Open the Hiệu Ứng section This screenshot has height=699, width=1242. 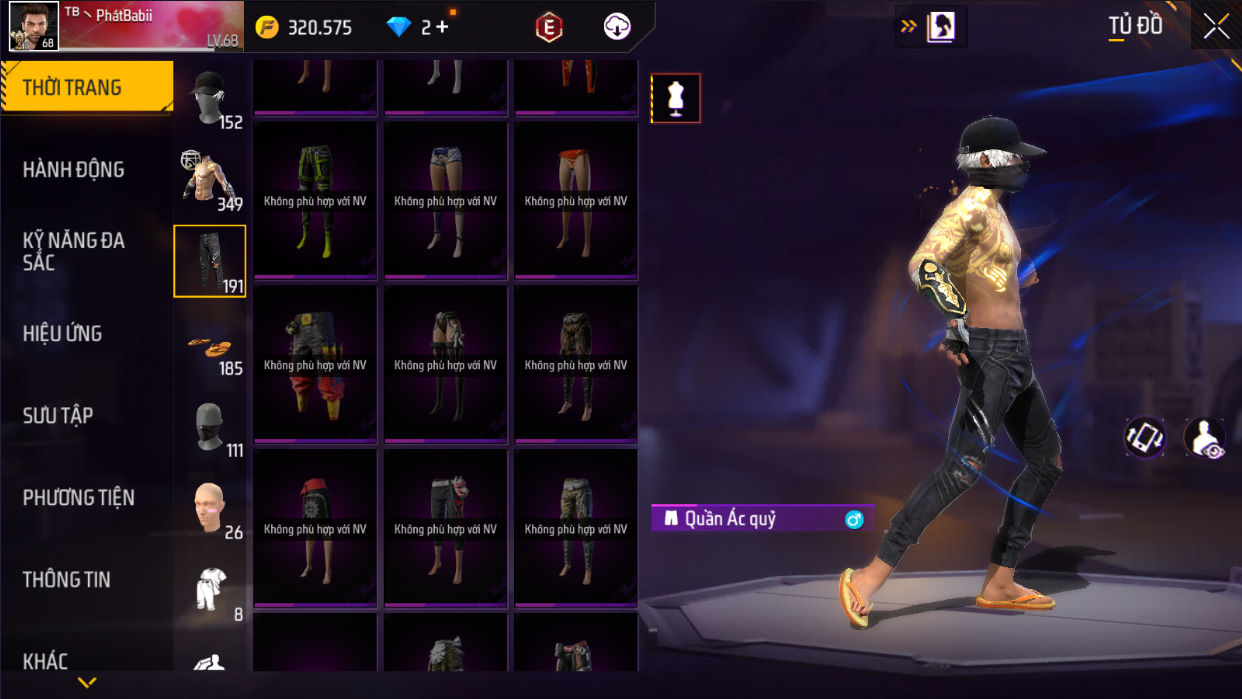click(62, 334)
